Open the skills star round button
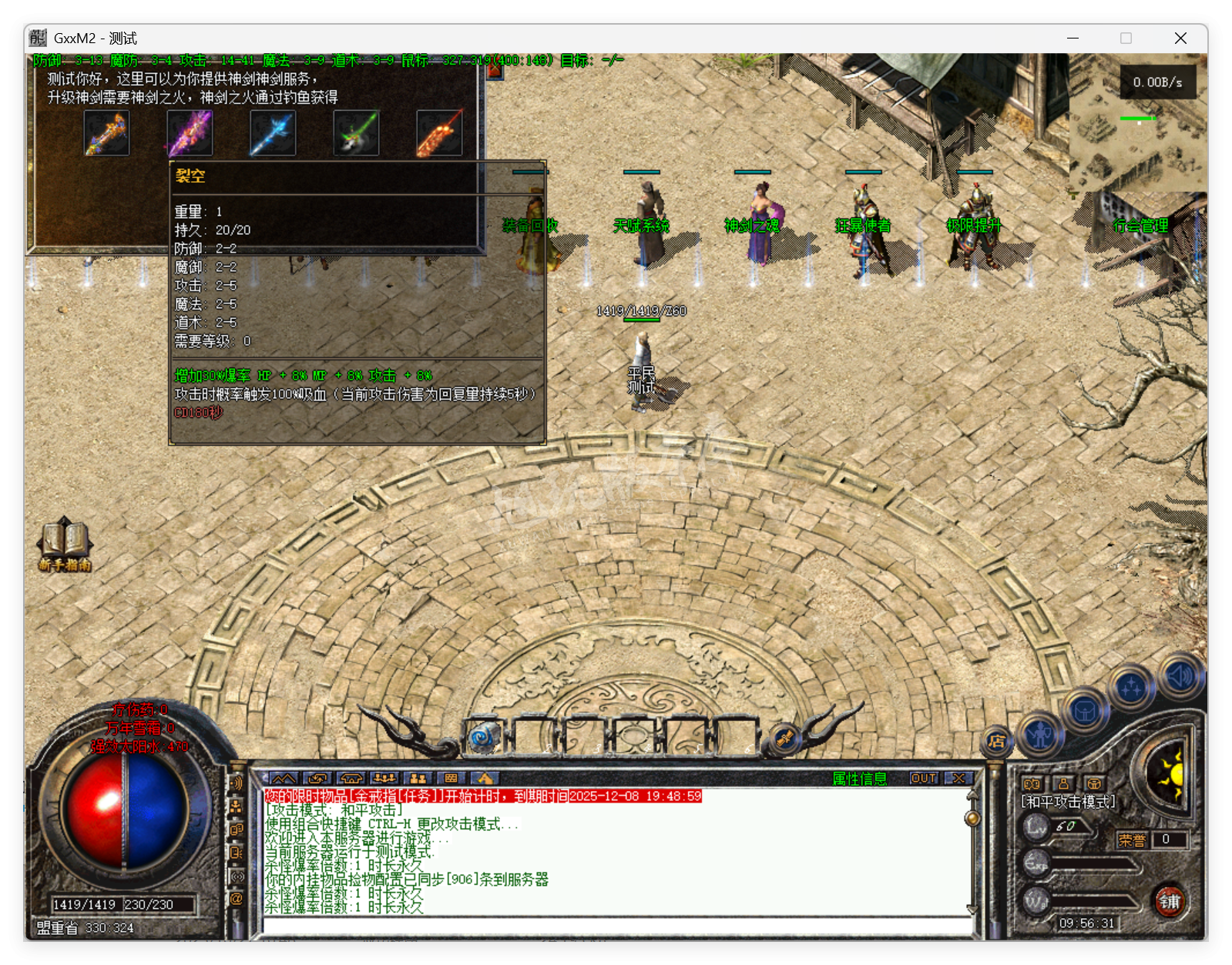 coord(1131,687)
